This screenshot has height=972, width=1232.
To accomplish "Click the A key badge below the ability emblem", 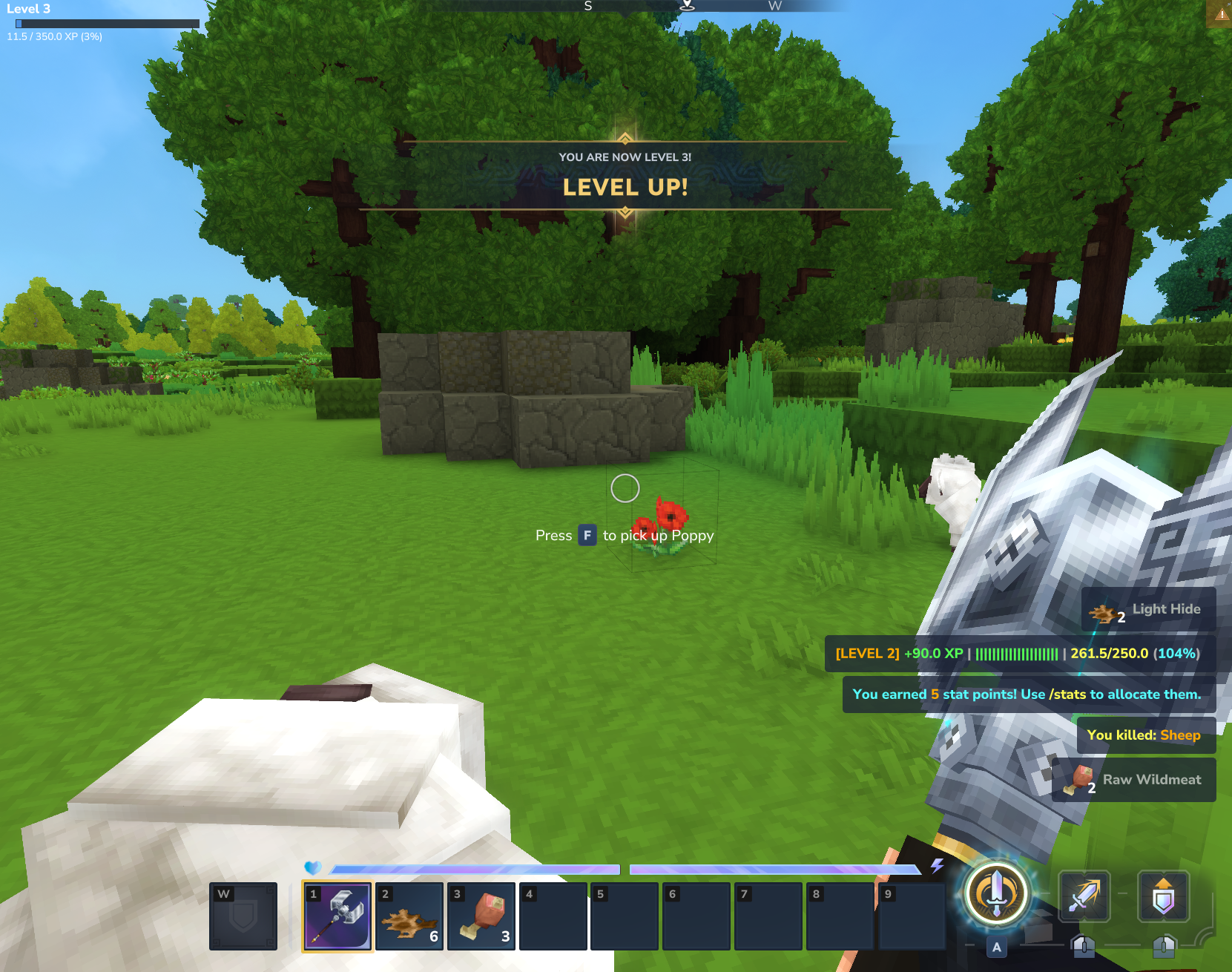I will point(996,945).
